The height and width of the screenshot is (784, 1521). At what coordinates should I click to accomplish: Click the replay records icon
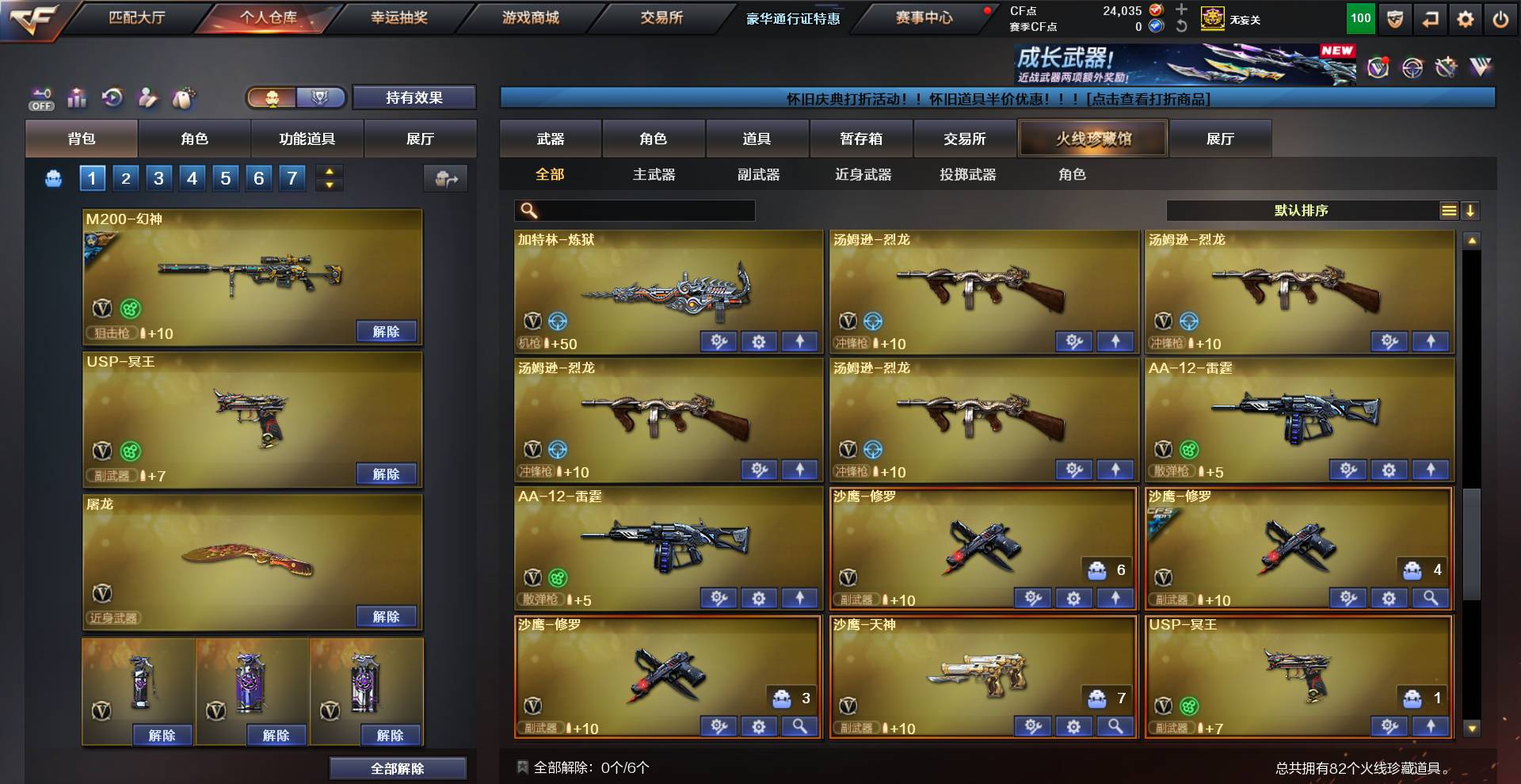[x=112, y=96]
